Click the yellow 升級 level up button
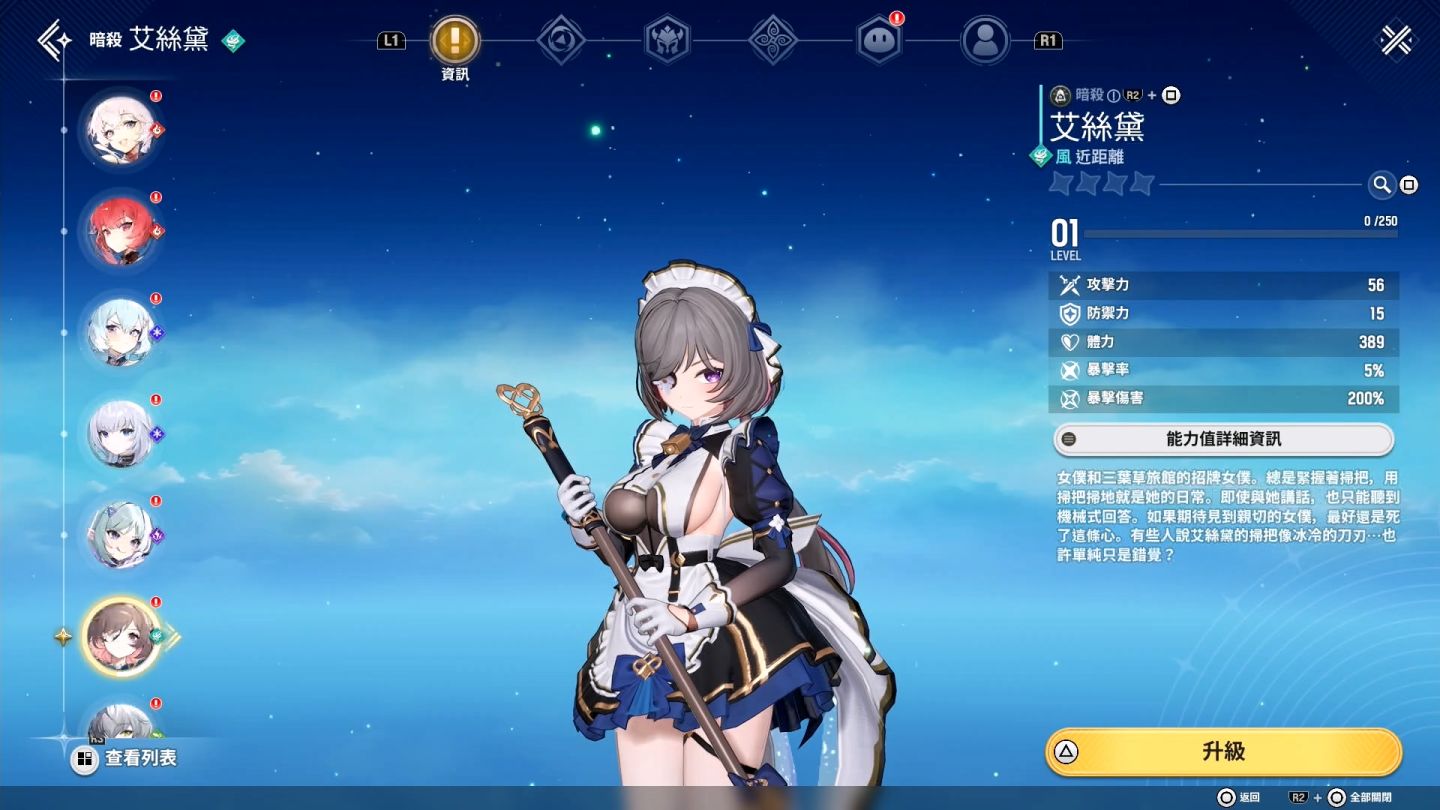The image size is (1440, 810). tap(1223, 752)
